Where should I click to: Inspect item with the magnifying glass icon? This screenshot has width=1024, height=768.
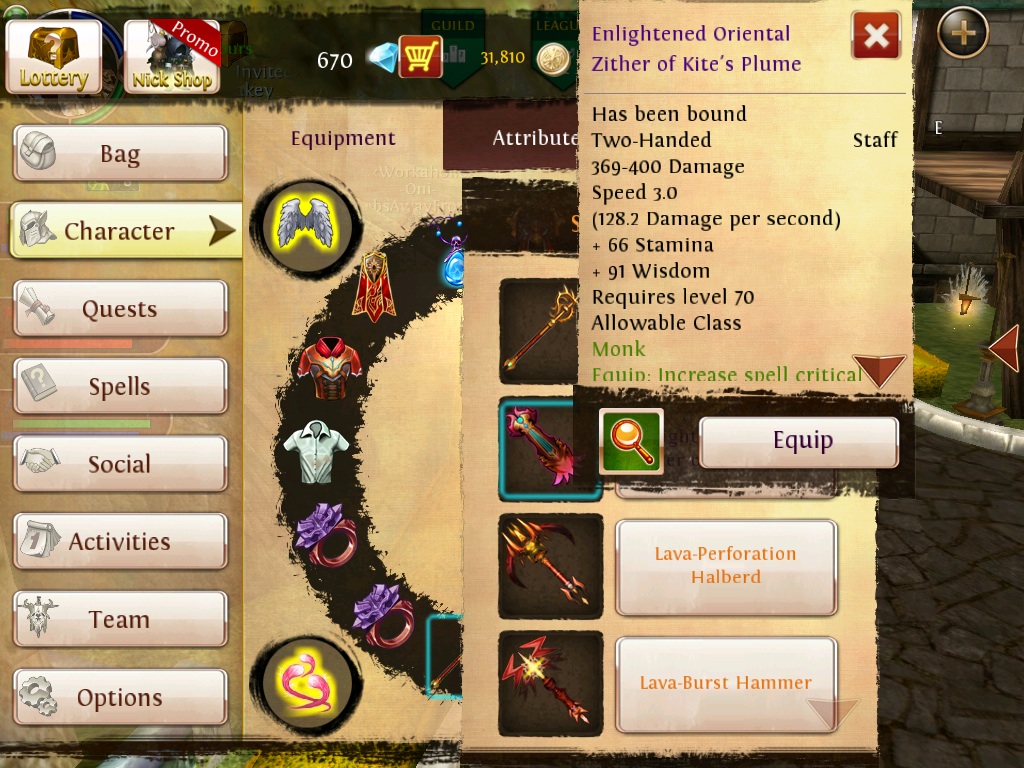coord(631,442)
